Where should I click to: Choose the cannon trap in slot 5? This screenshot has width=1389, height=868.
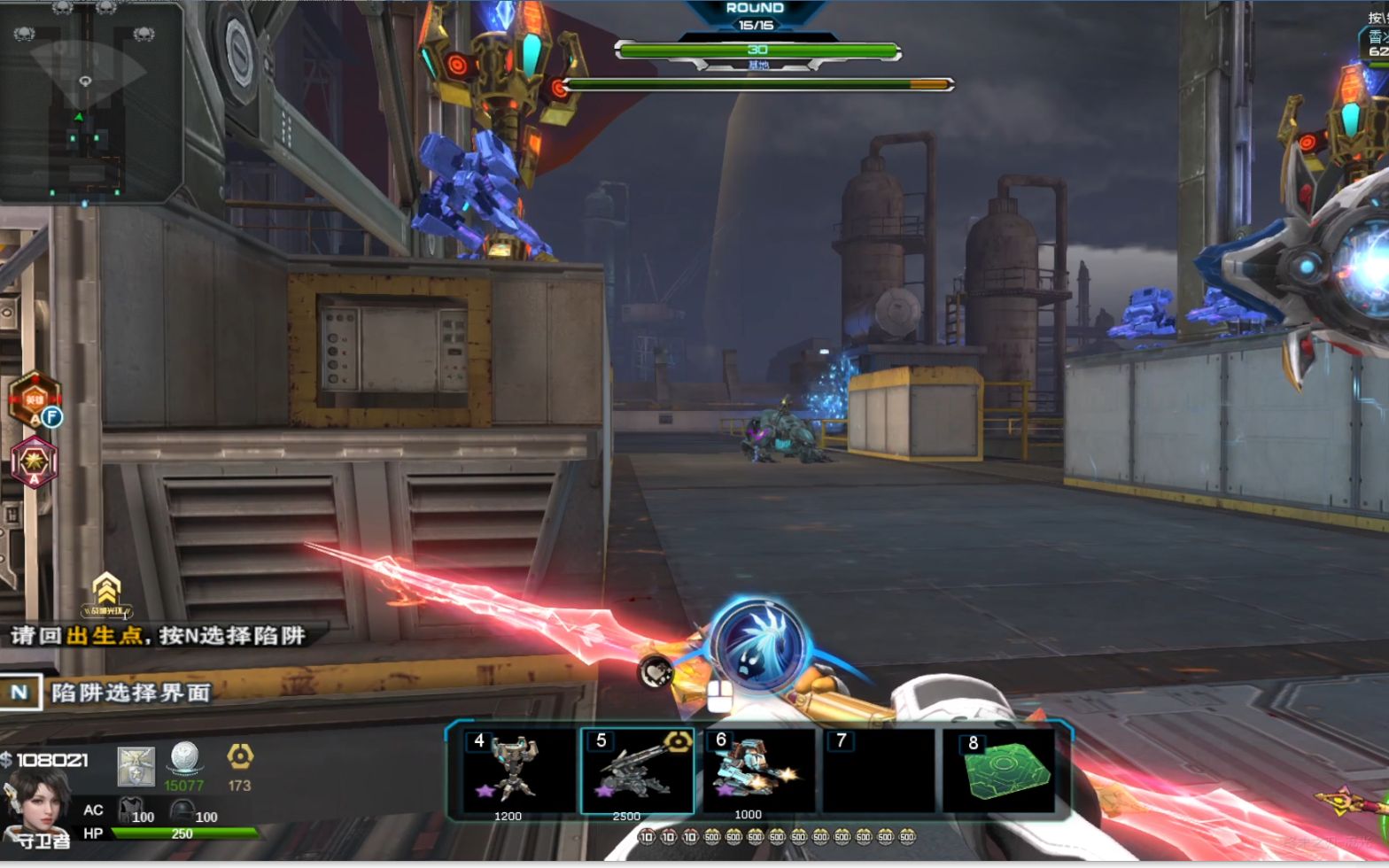(636, 769)
